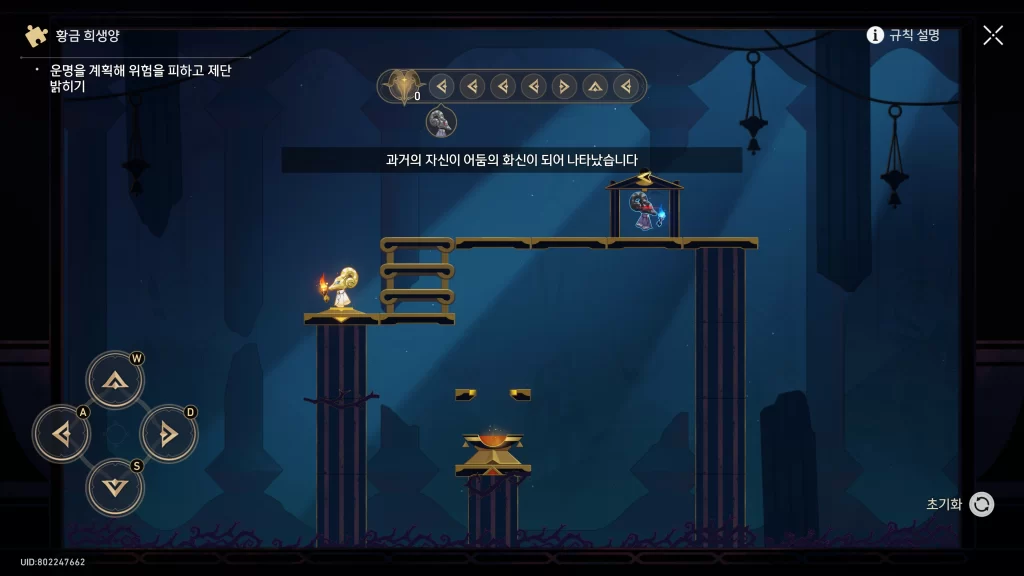This screenshot has width=1024, height=576.
Task: Move left with the A arrow button
Action: pos(62,434)
